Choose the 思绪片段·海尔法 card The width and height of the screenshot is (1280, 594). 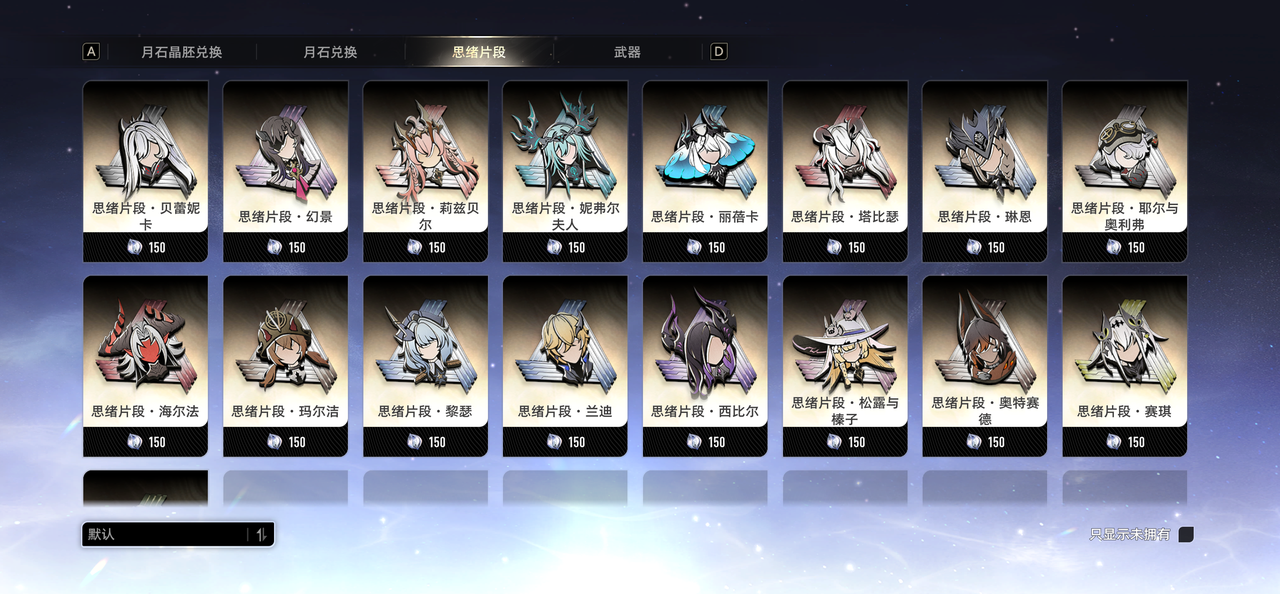pos(146,365)
